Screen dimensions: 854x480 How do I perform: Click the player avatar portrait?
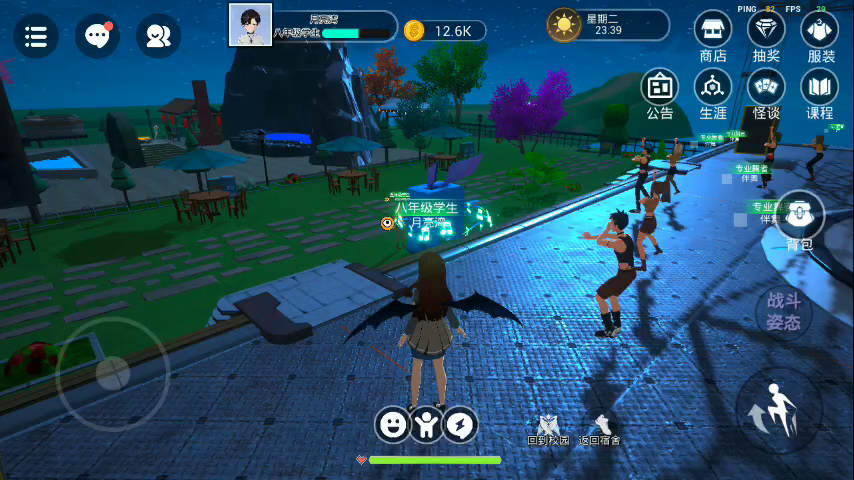250,24
